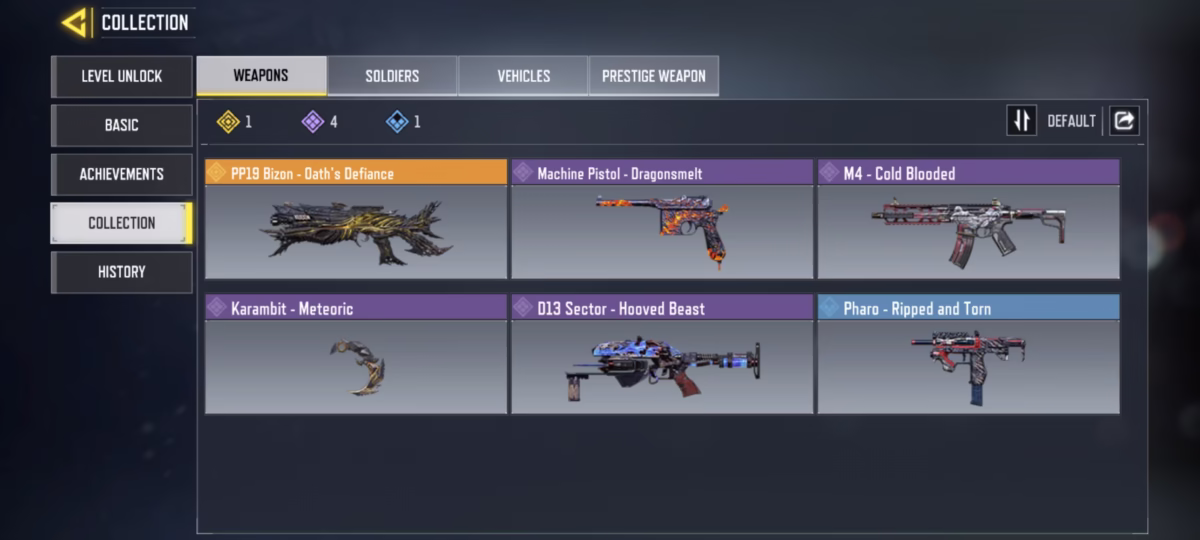Viewport: 1200px width, 540px height.
Task: Switch to the Vehicles tab
Action: pyautogui.click(x=523, y=76)
